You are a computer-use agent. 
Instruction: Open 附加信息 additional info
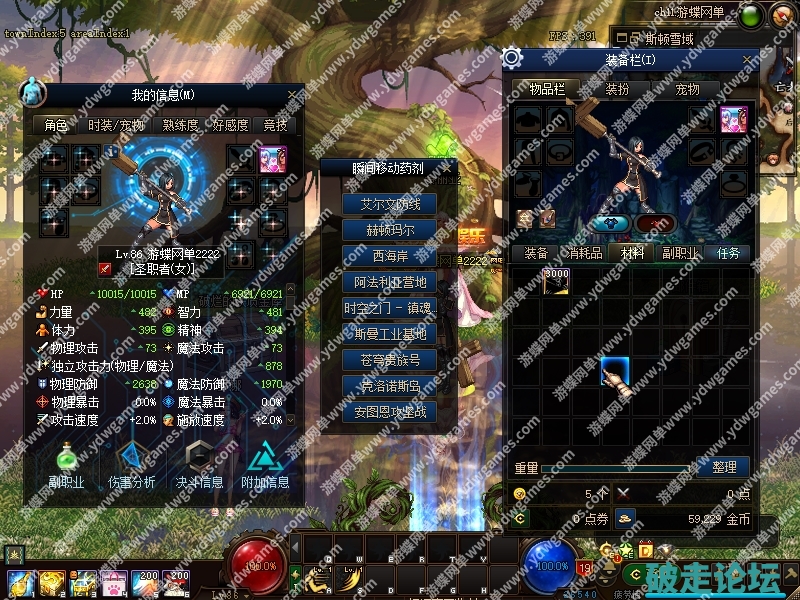(x=265, y=466)
